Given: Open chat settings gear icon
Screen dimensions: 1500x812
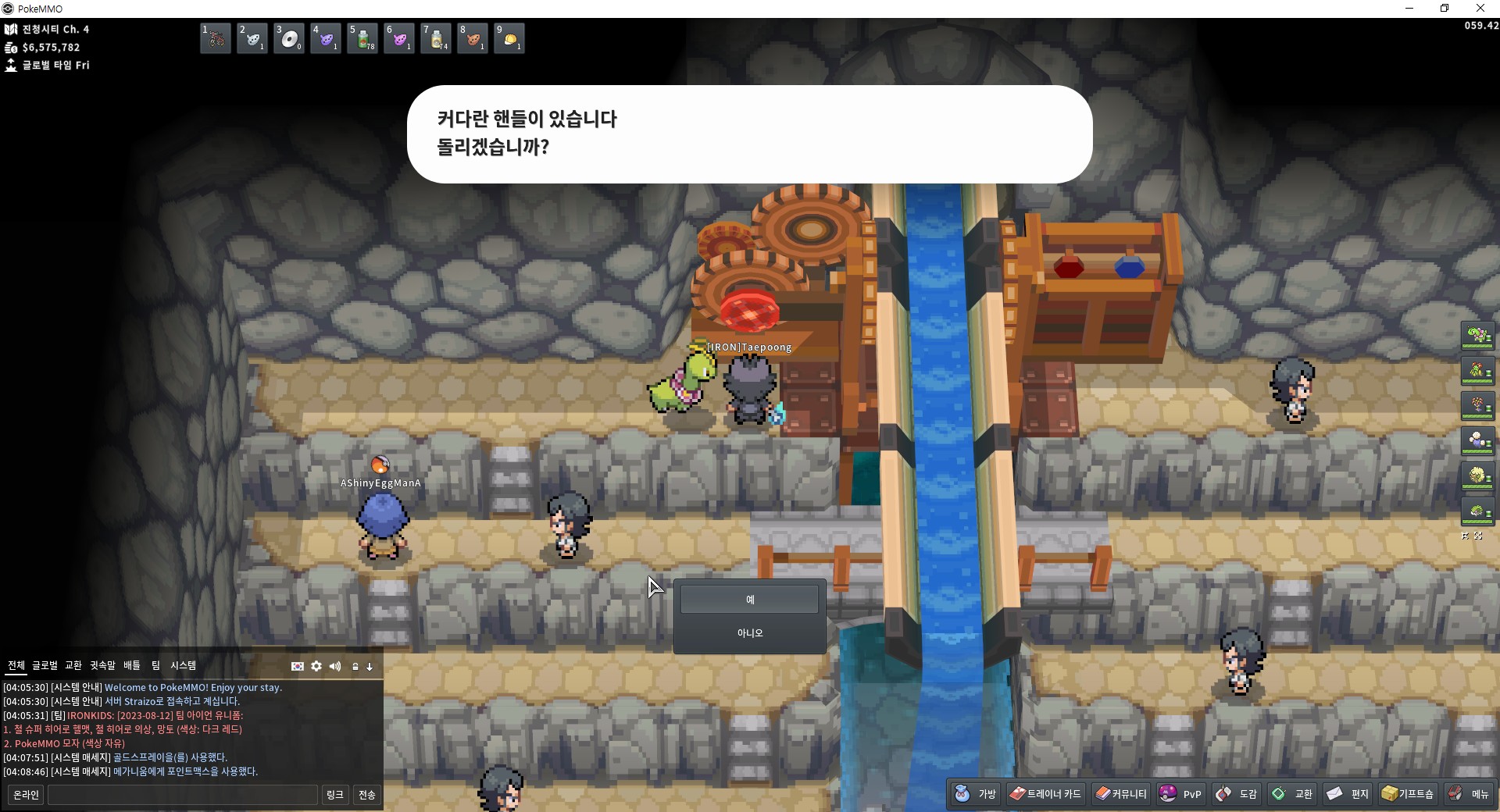Looking at the screenshot, I should tap(316, 666).
